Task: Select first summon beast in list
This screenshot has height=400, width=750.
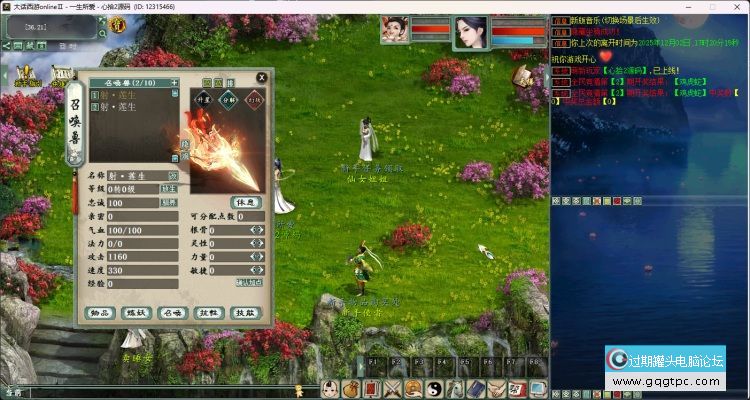Action: pyautogui.click(x=125, y=95)
